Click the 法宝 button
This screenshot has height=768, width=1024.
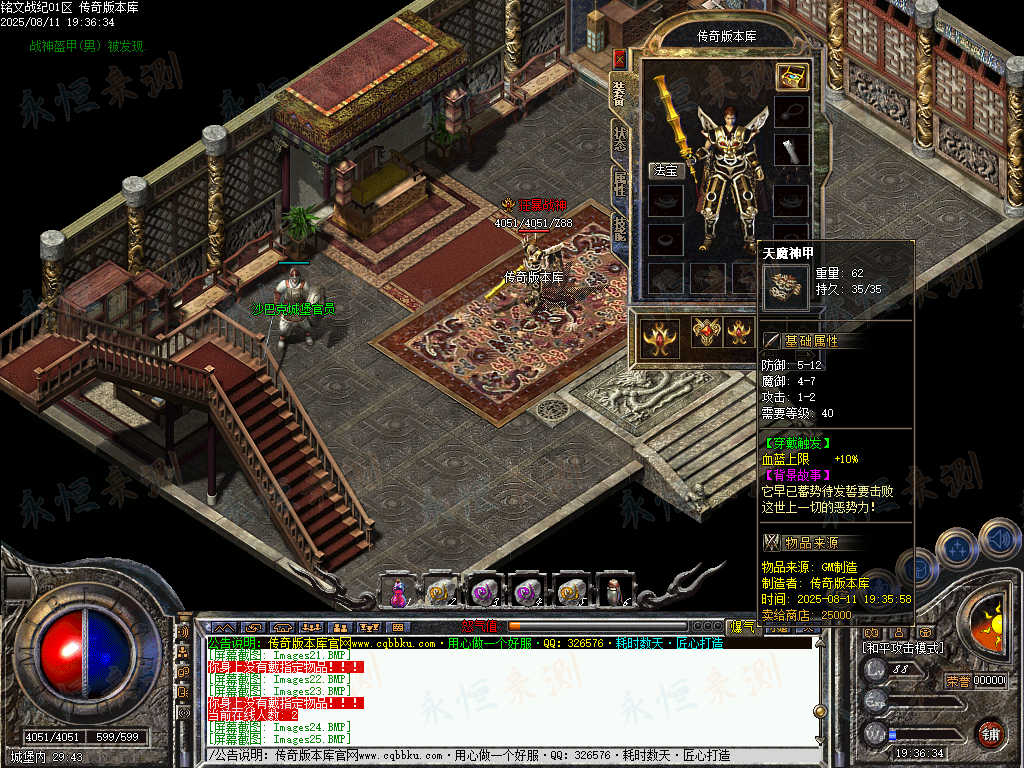point(665,171)
